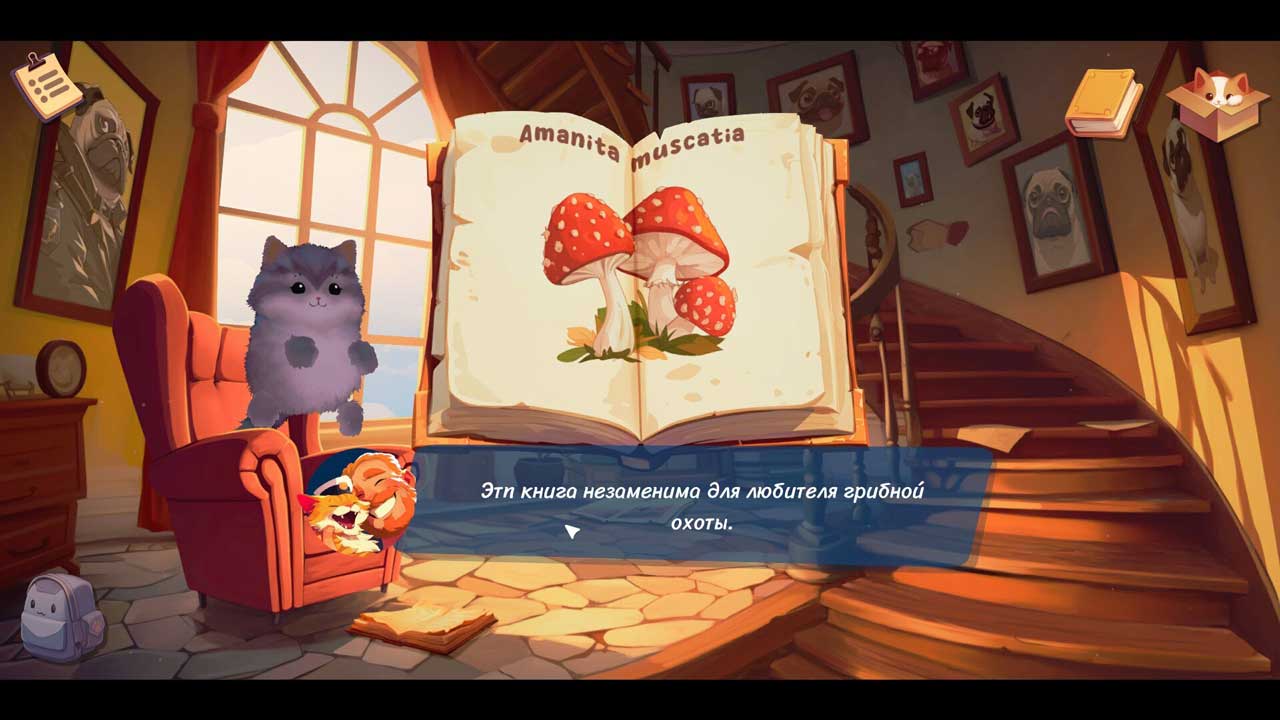
Task: Click the cat-in-a-box icon
Action: point(1216,103)
